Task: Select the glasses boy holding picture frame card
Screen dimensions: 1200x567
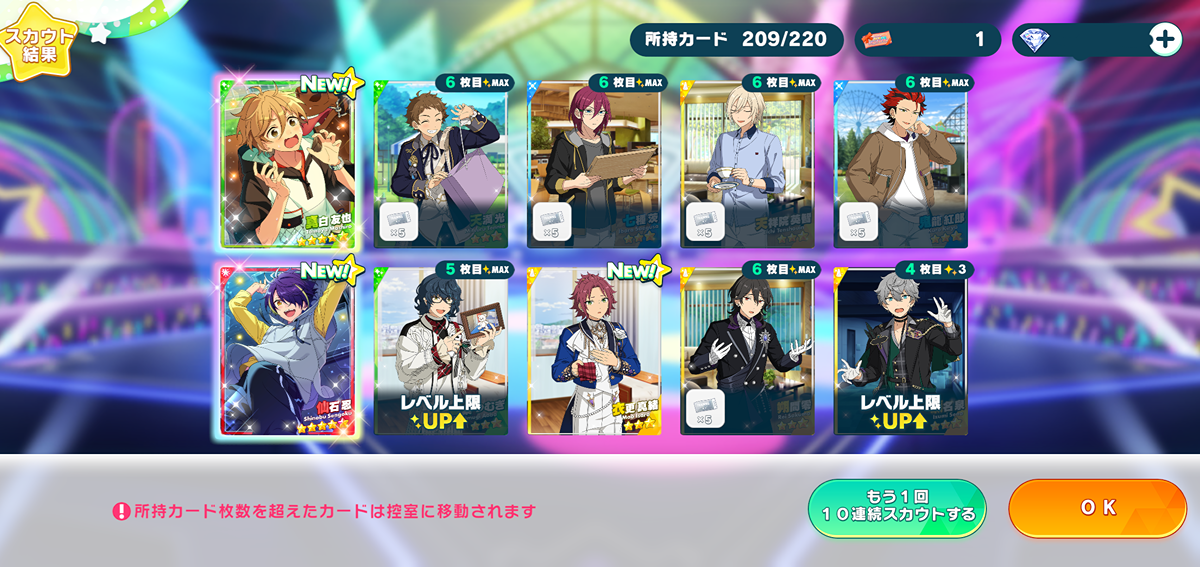Action: coord(441,351)
